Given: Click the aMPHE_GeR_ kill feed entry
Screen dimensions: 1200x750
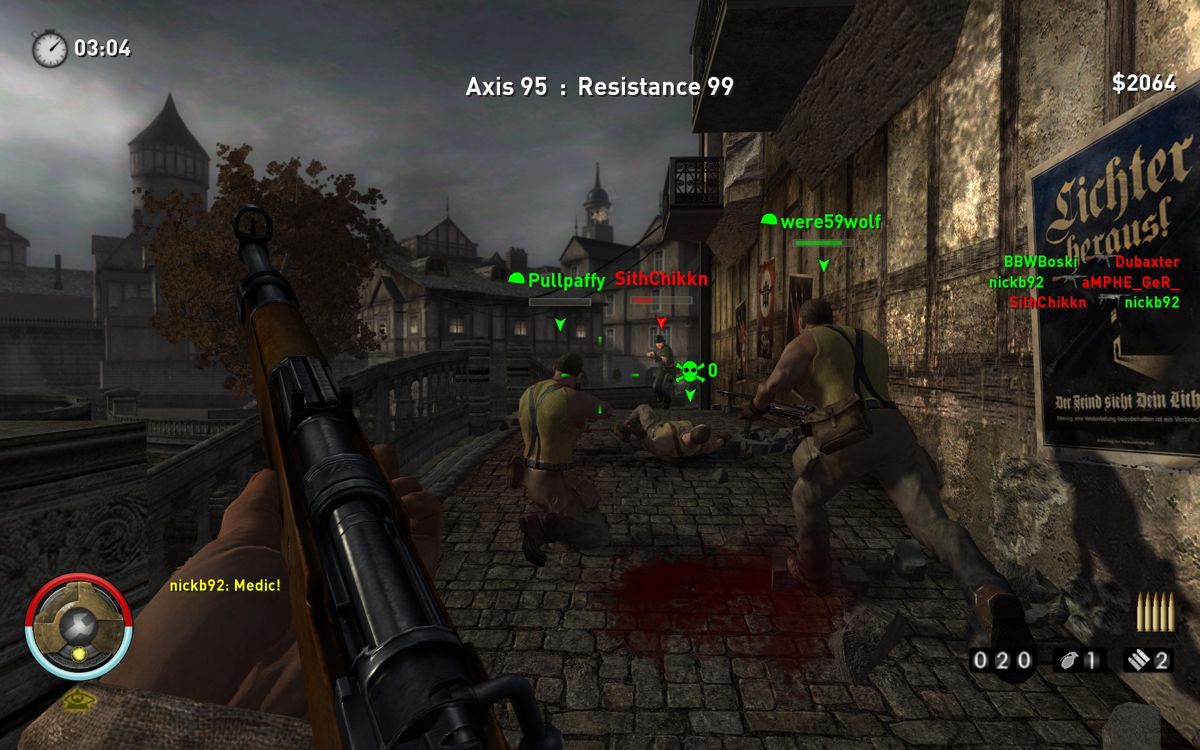Looking at the screenshot, I should [x=1130, y=282].
